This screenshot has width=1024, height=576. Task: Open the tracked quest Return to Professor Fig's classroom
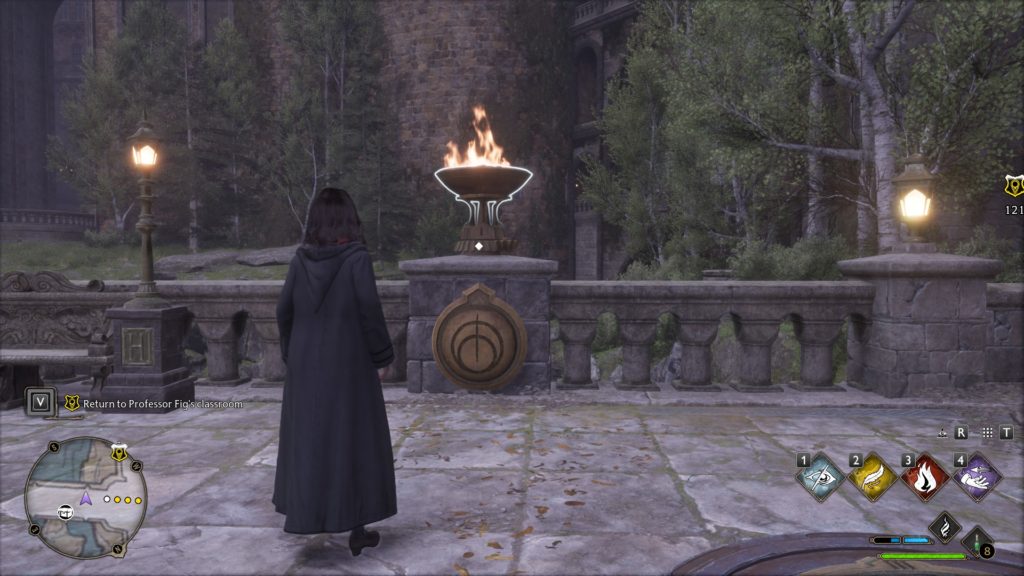(x=162, y=403)
